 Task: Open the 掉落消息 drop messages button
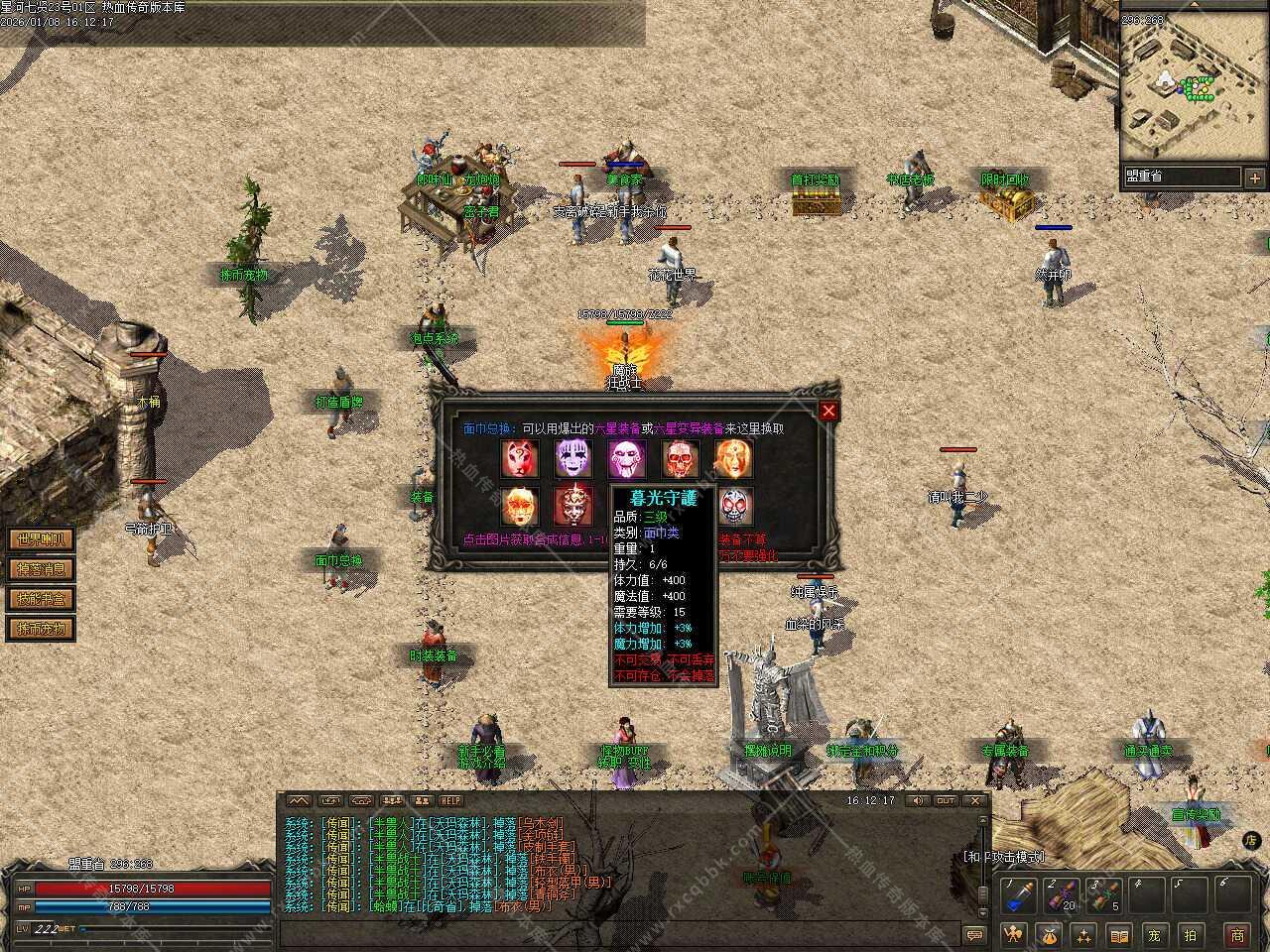click(x=41, y=569)
